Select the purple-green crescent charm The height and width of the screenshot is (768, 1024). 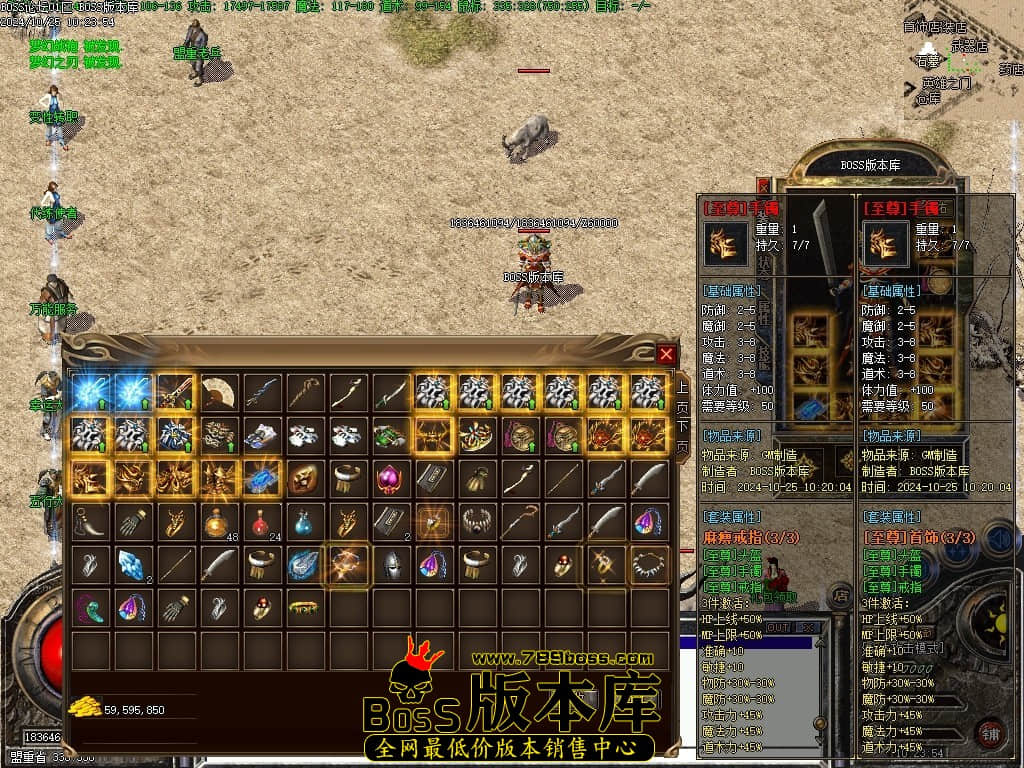point(92,607)
